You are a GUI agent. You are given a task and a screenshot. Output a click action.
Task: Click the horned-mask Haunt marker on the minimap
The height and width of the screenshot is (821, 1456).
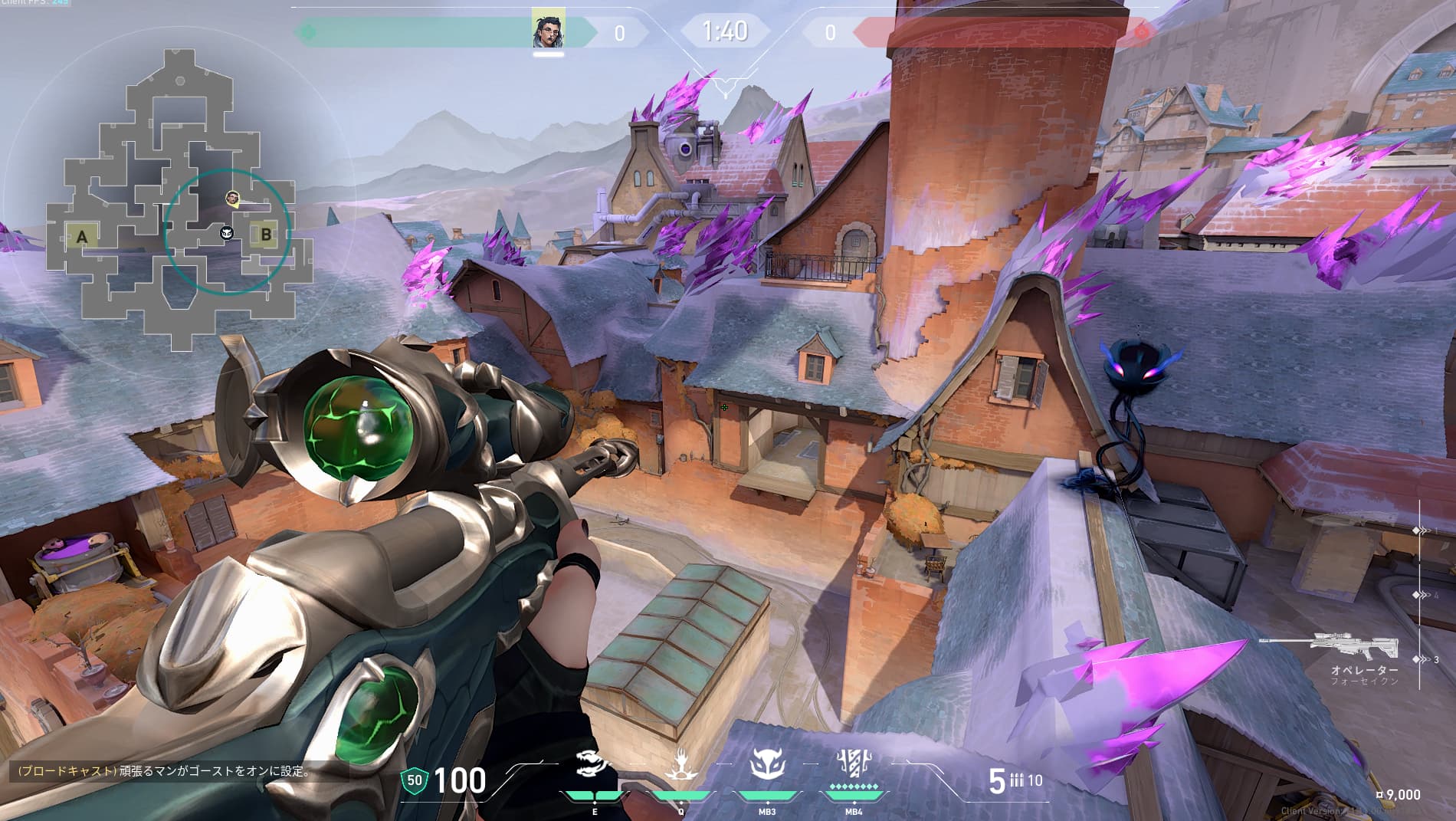click(227, 232)
